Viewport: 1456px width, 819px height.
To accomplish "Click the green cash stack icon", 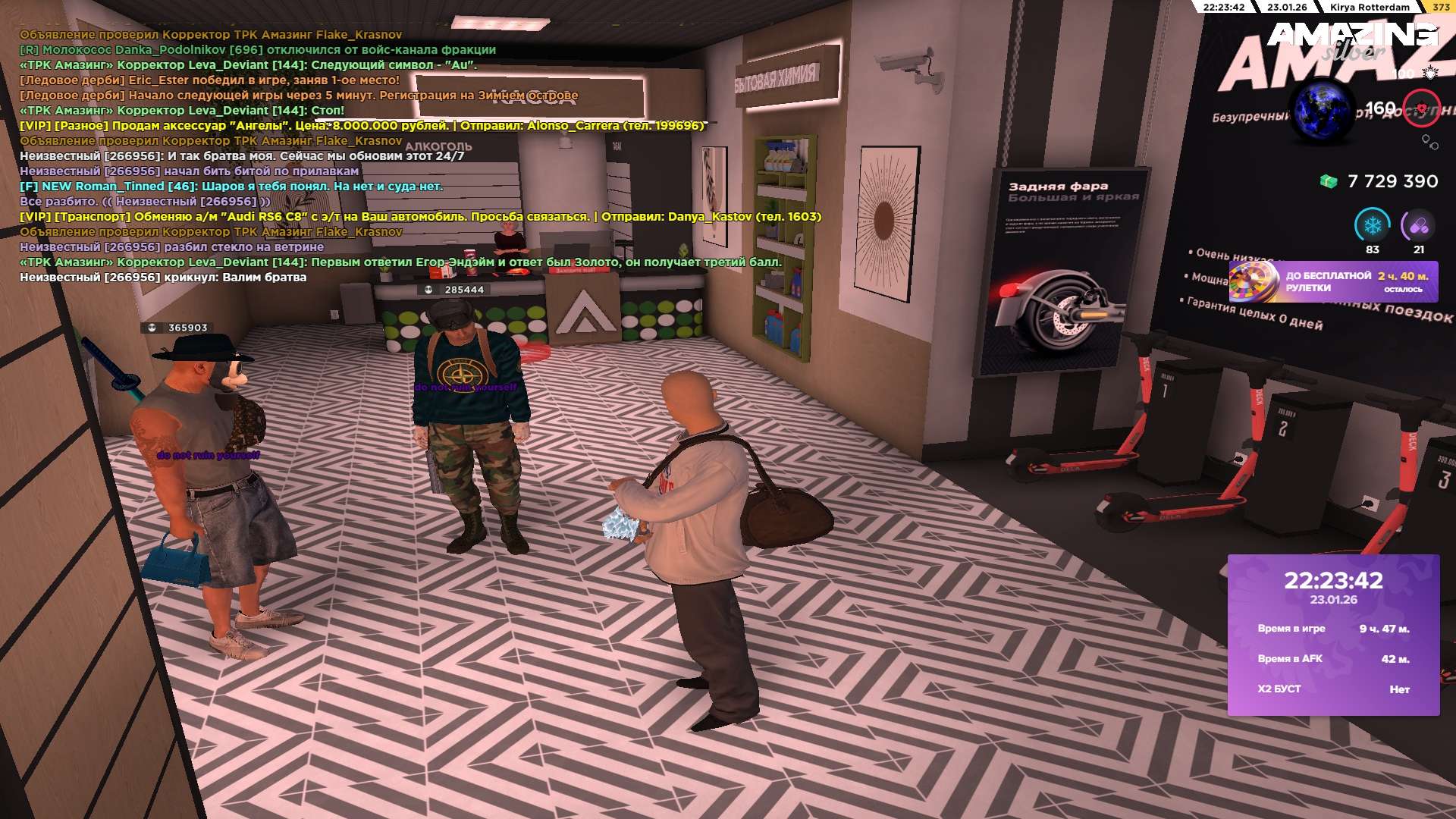I will 1328,182.
